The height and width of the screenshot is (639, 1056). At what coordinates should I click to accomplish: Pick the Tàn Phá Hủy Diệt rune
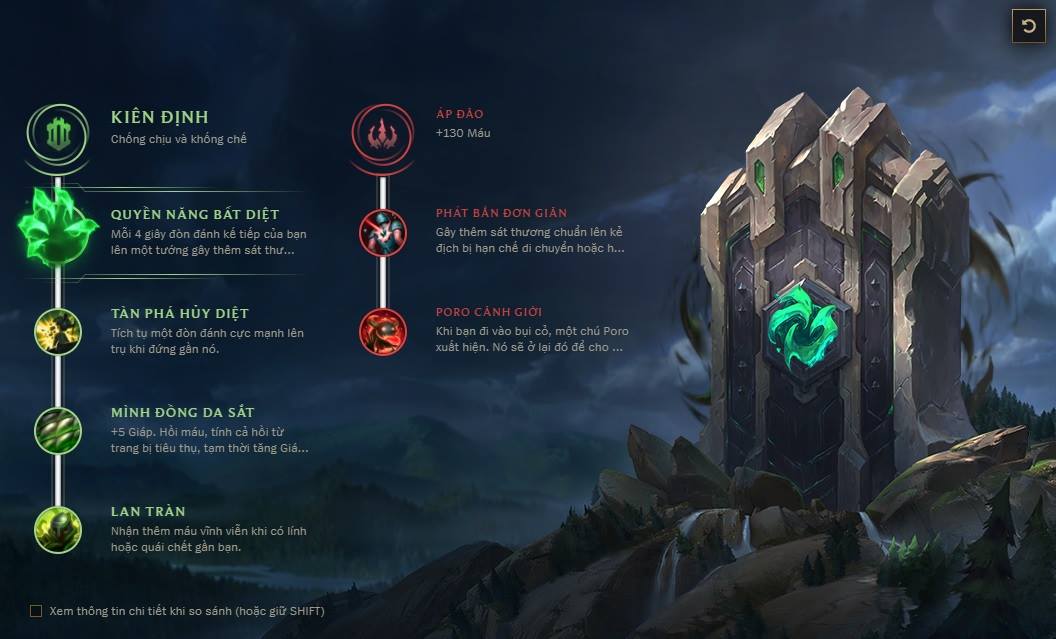coord(58,331)
